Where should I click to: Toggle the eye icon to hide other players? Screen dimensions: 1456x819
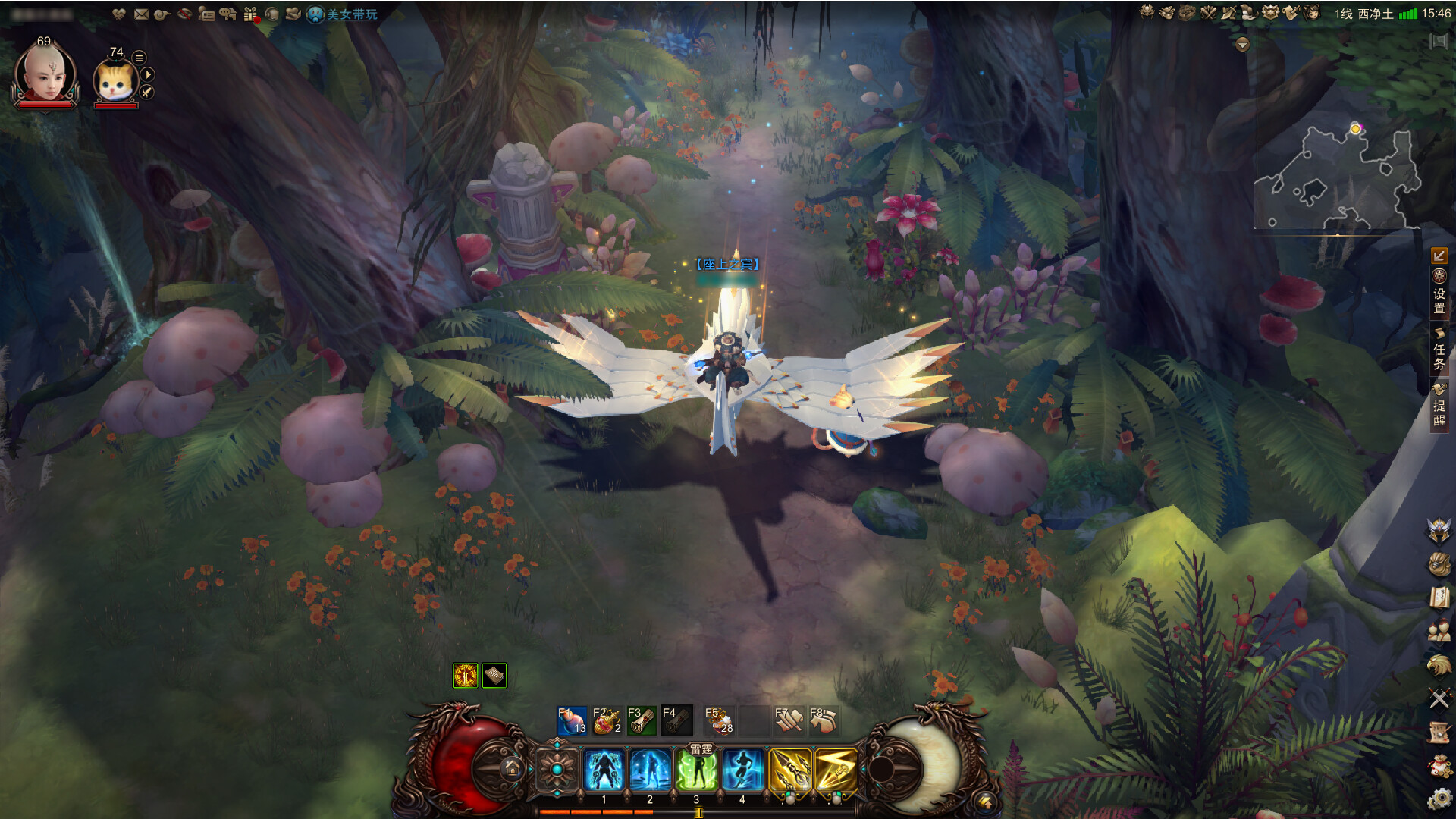coord(184,14)
